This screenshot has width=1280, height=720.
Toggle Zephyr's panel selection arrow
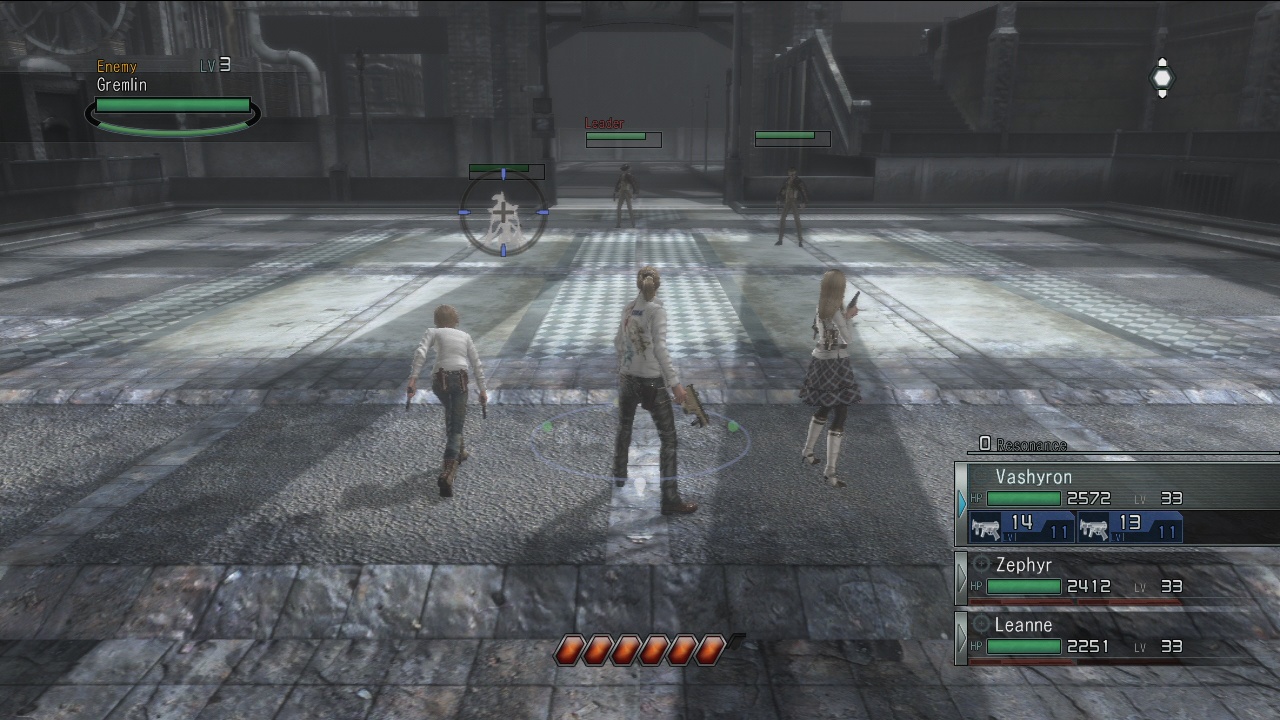pyautogui.click(x=963, y=578)
